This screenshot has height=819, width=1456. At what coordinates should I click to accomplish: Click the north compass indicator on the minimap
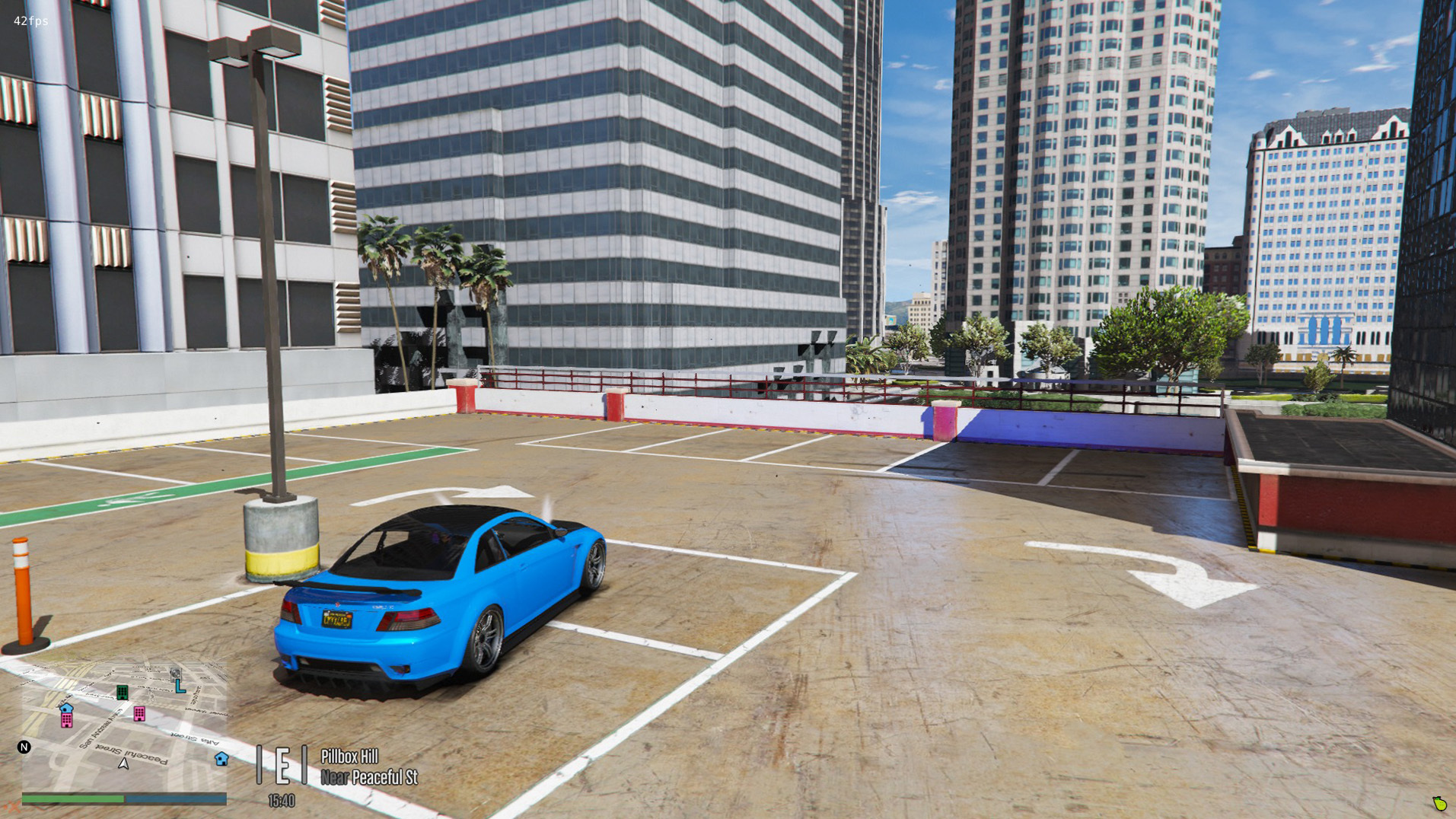pos(24,747)
